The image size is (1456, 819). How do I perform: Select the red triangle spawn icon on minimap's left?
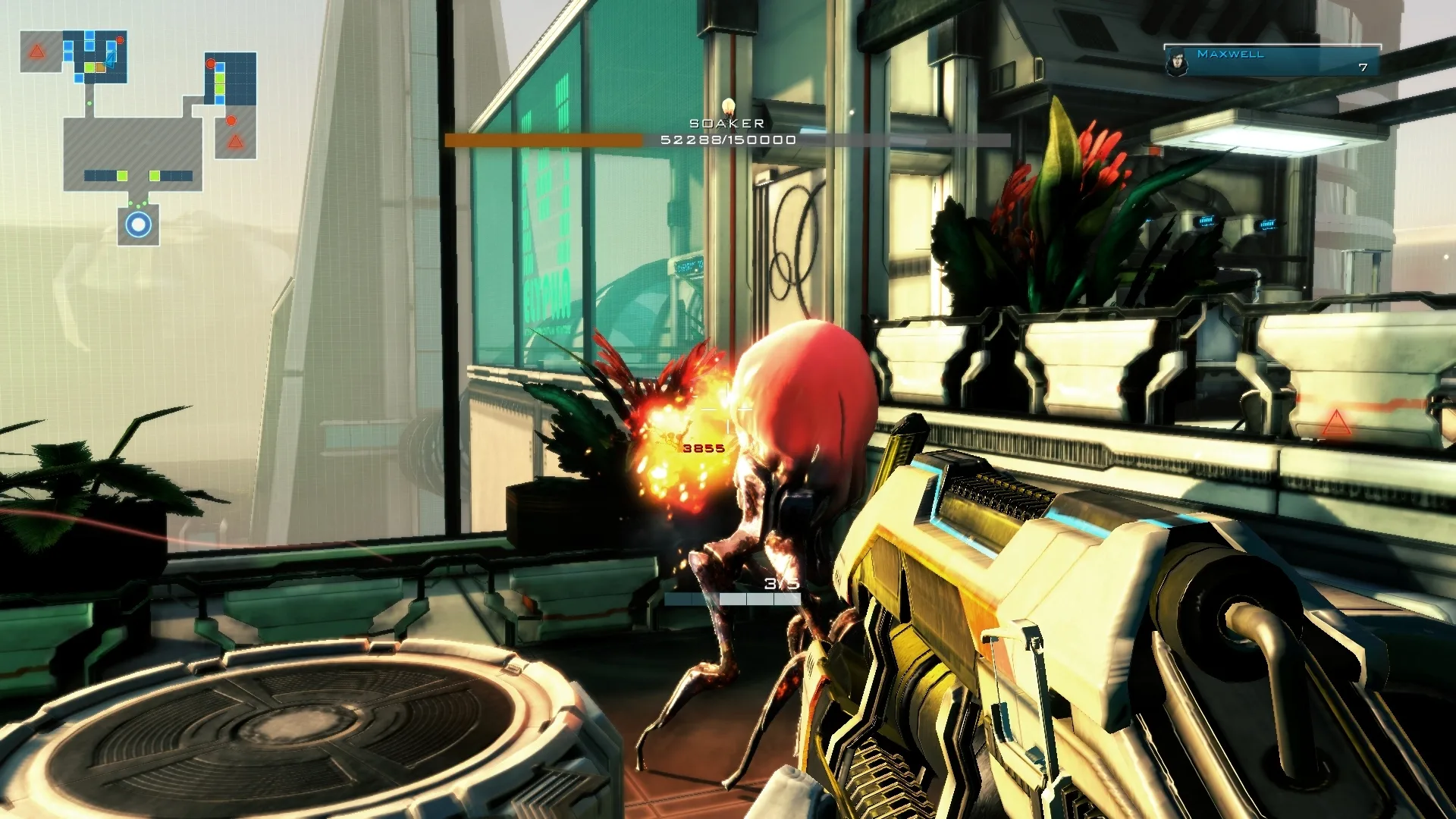click(x=36, y=50)
